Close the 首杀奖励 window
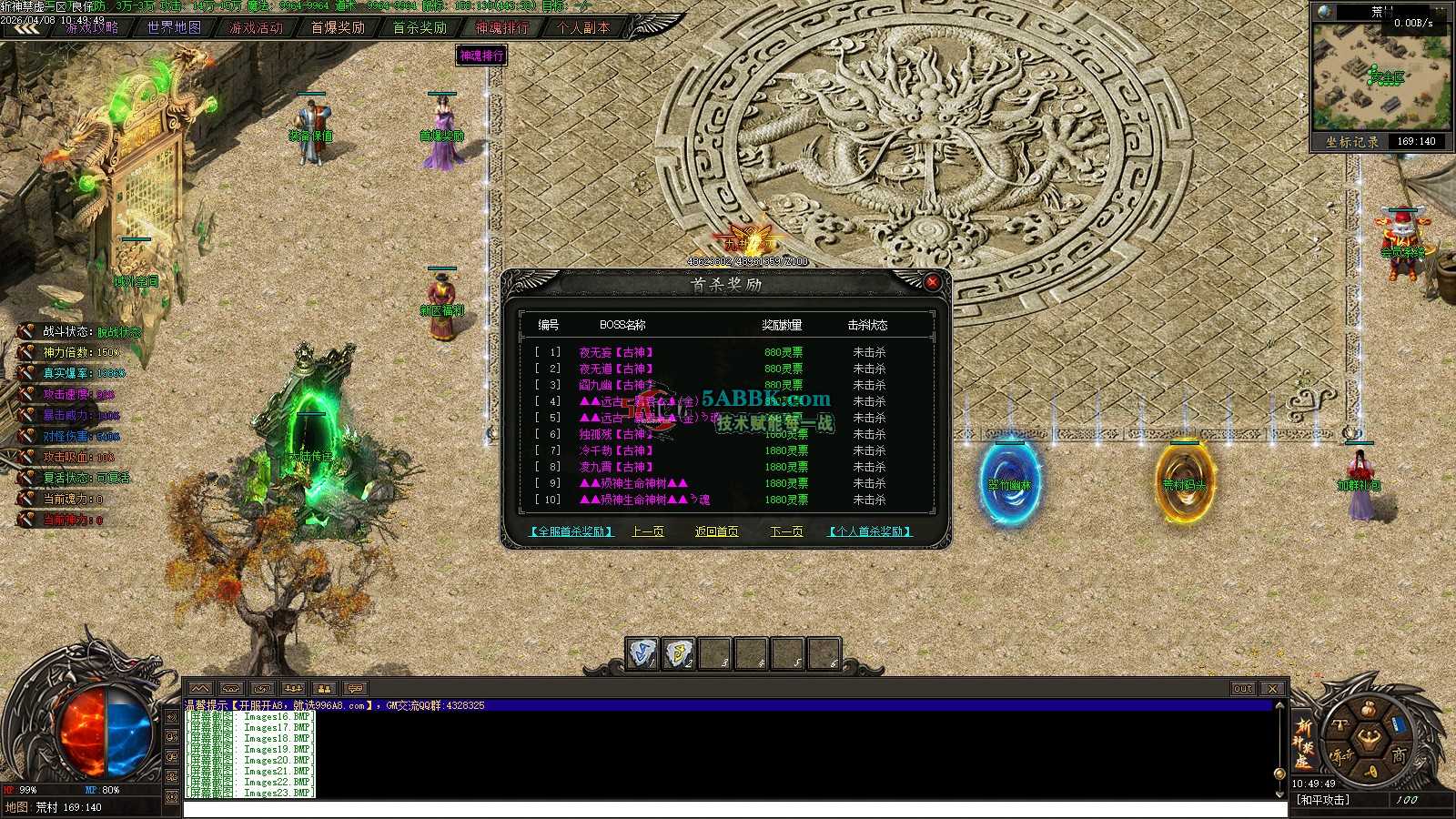This screenshot has height=819, width=1456. tap(932, 283)
